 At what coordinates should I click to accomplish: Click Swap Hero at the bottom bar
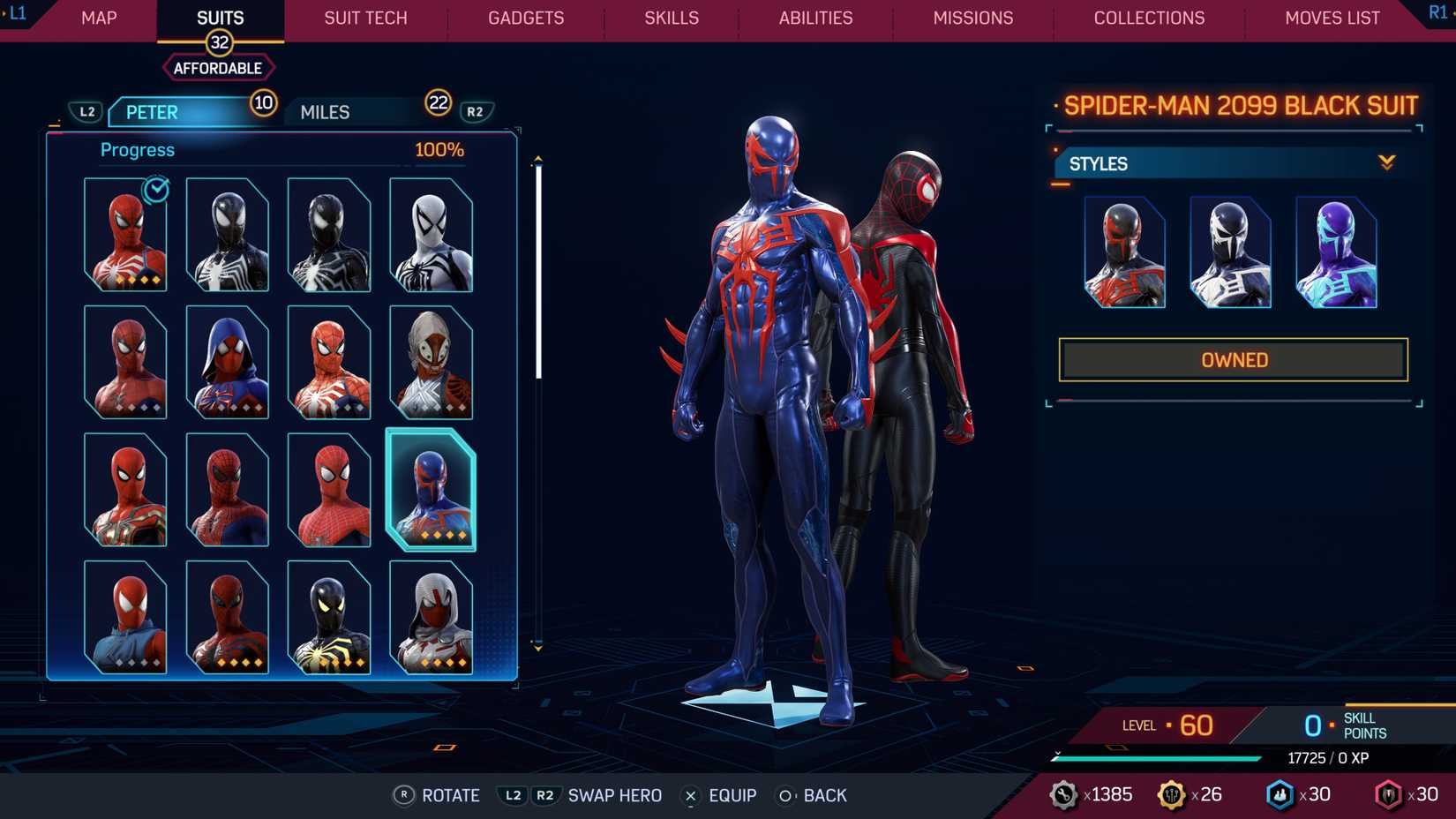tap(615, 795)
